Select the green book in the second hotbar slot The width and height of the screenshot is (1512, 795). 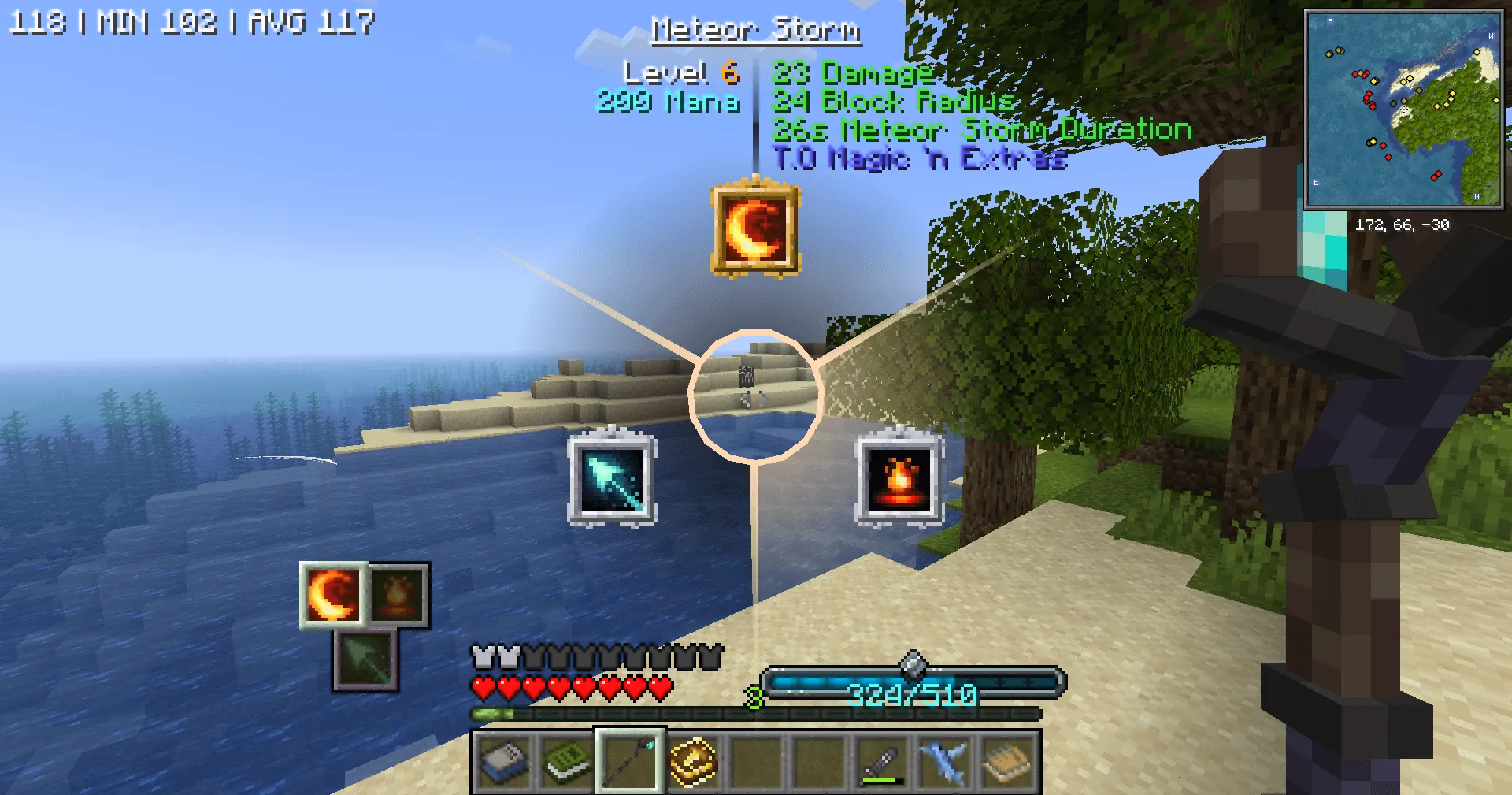coord(566,761)
